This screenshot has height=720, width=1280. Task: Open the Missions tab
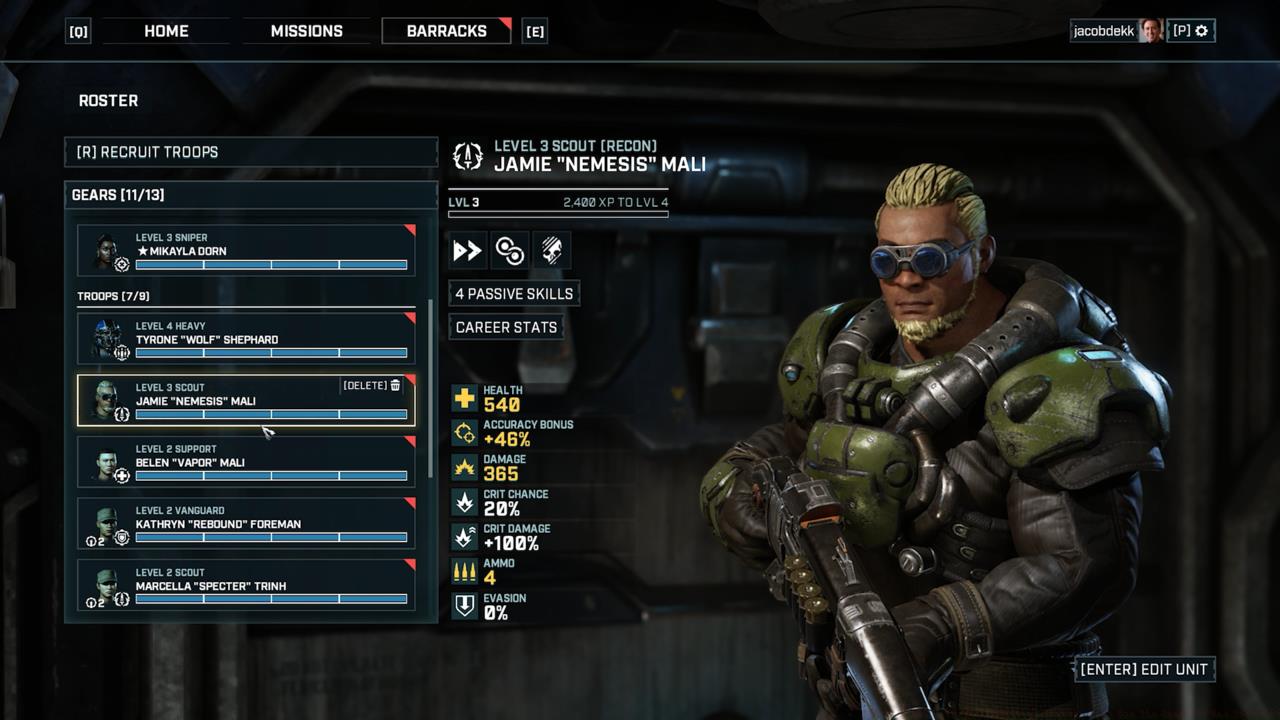306,31
